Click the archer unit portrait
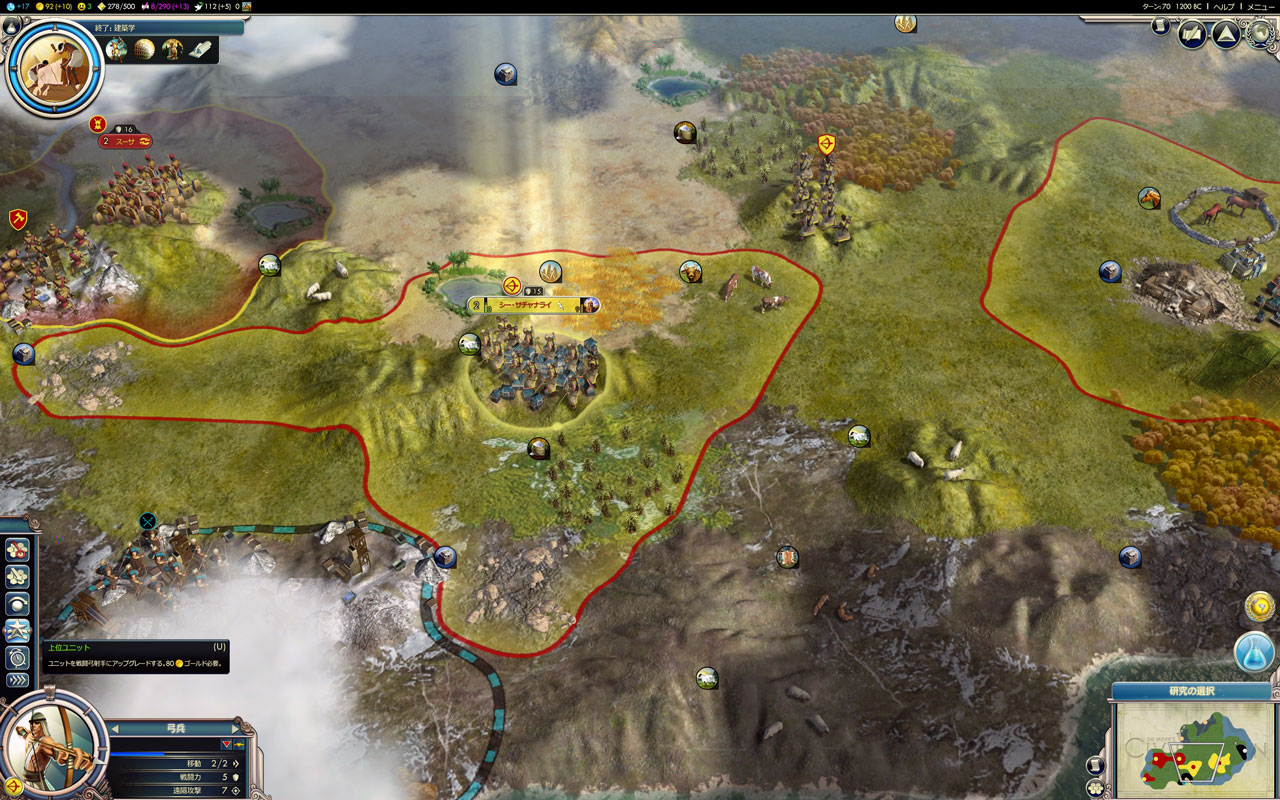 point(52,745)
